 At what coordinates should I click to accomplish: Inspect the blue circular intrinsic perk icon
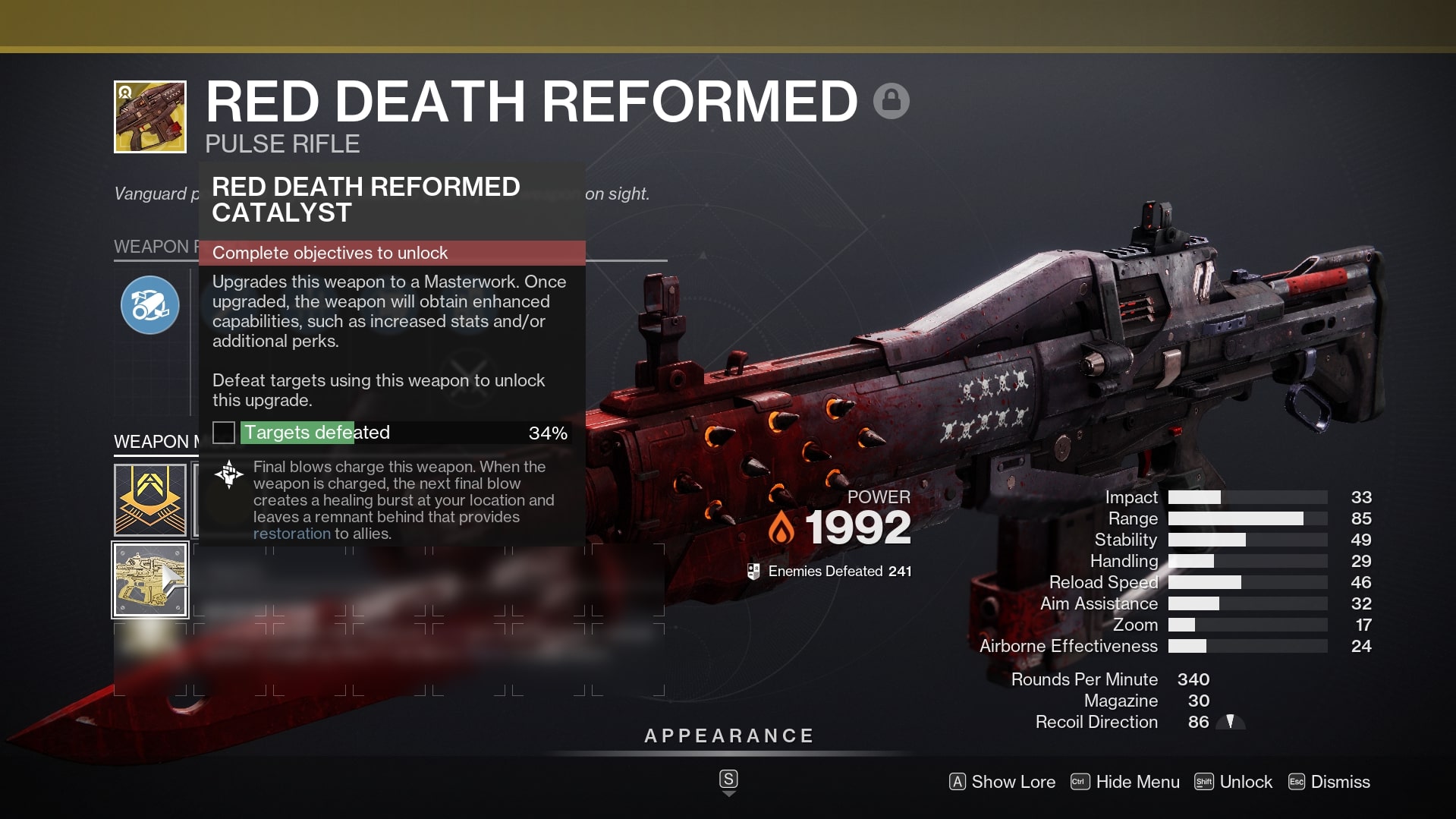150,305
